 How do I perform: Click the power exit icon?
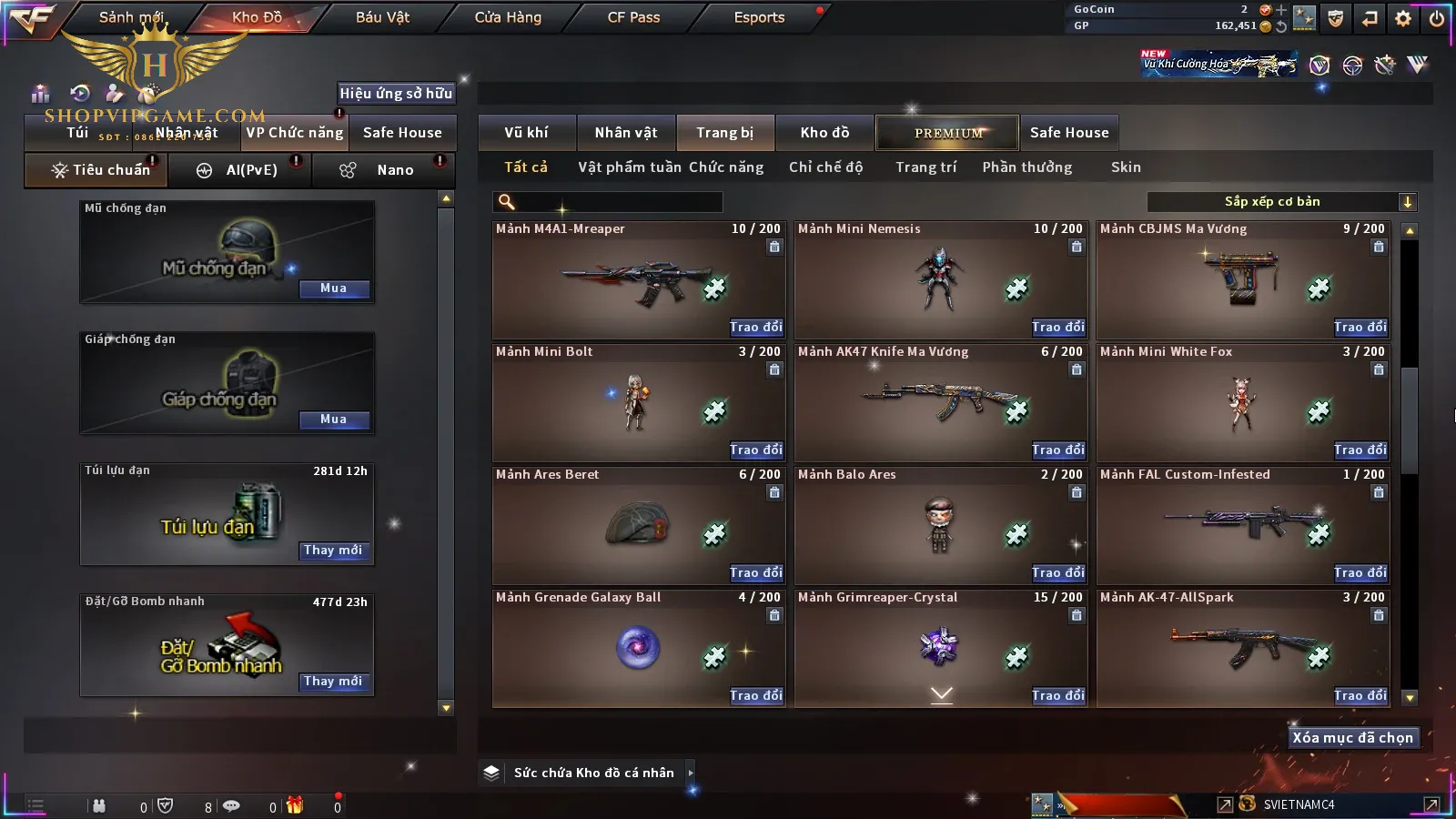(1437, 18)
